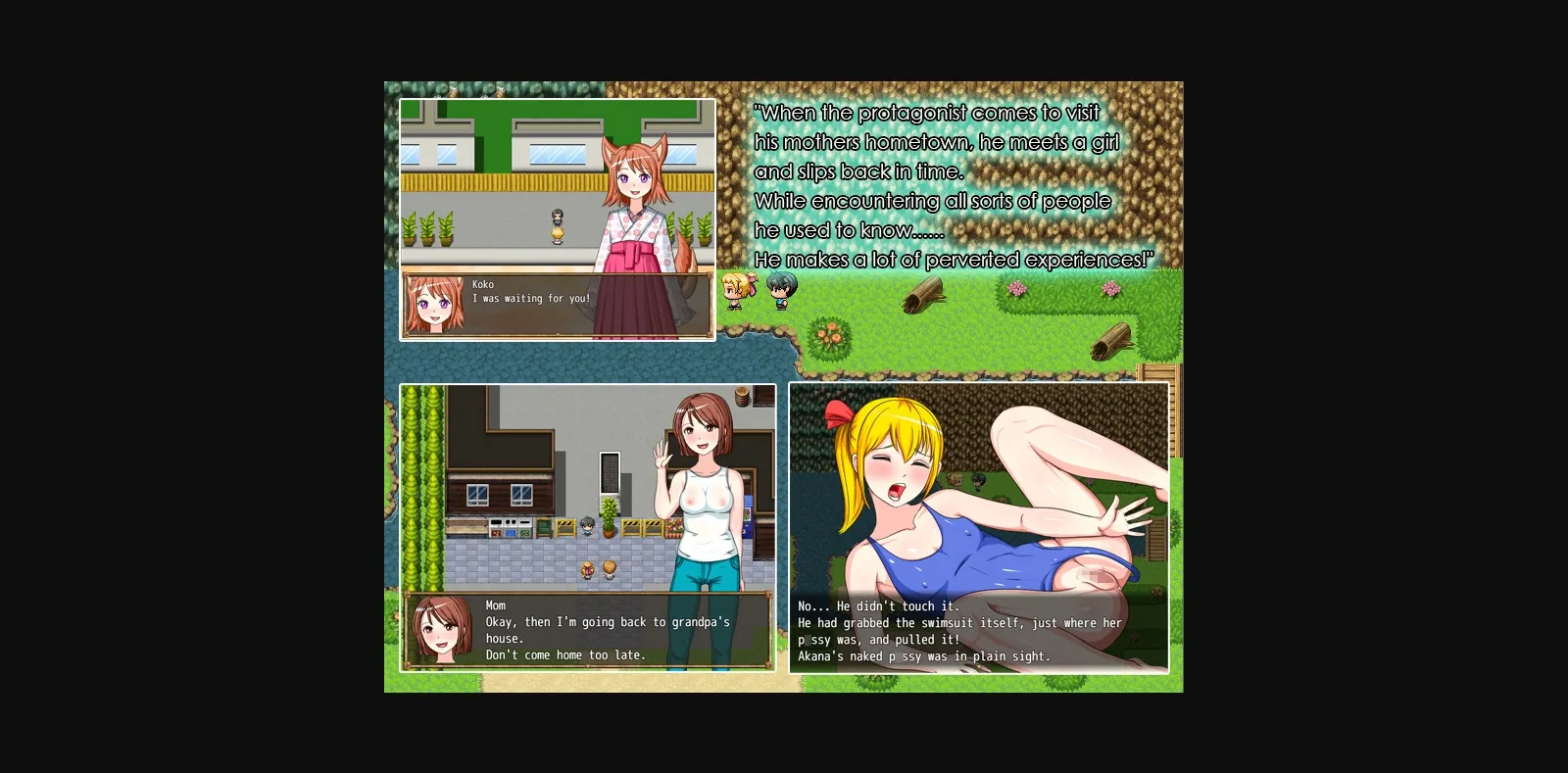Select the vending machine sprite in the town scene

[x=750, y=517]
